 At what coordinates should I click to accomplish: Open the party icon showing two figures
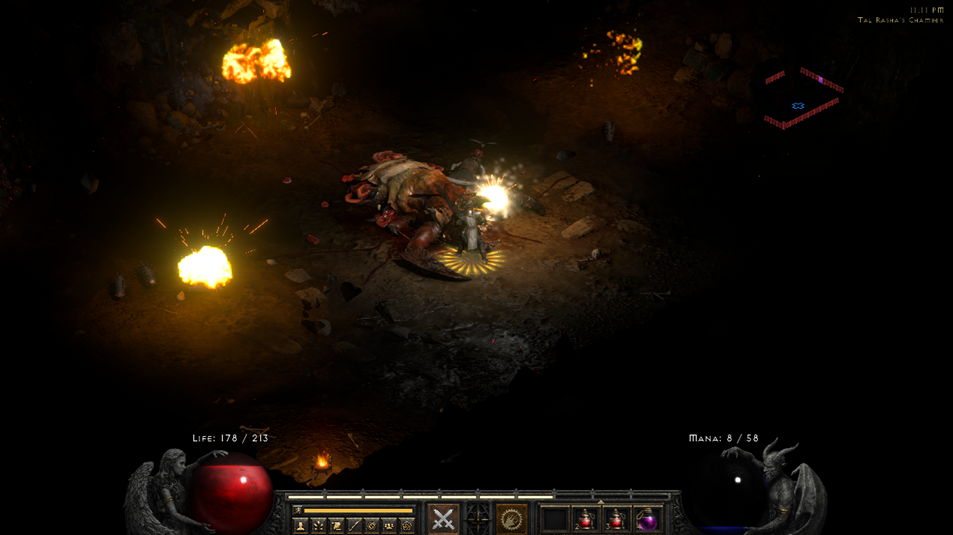pos(389,525)
